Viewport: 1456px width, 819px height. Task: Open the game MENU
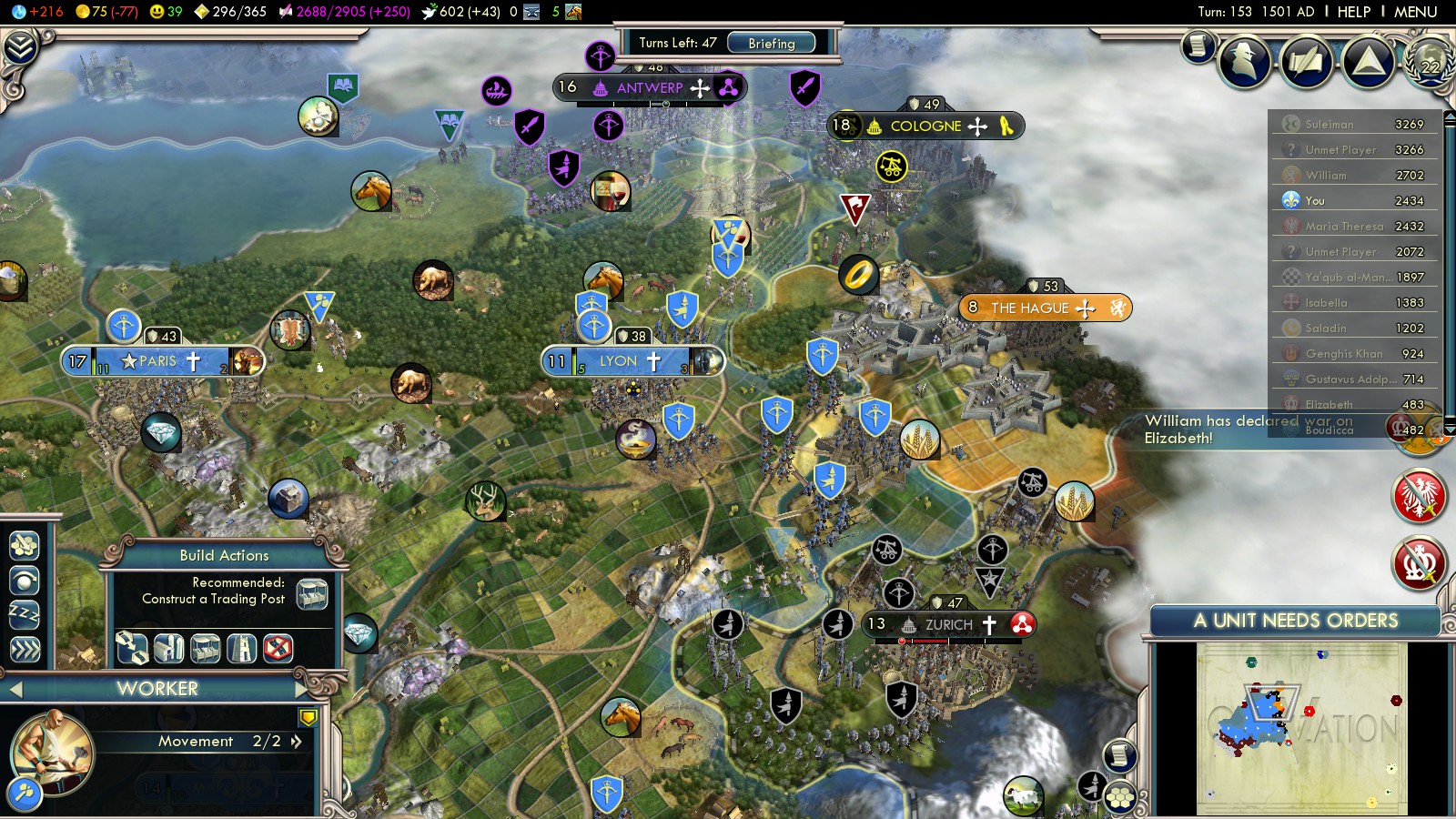pos(1415,12)
